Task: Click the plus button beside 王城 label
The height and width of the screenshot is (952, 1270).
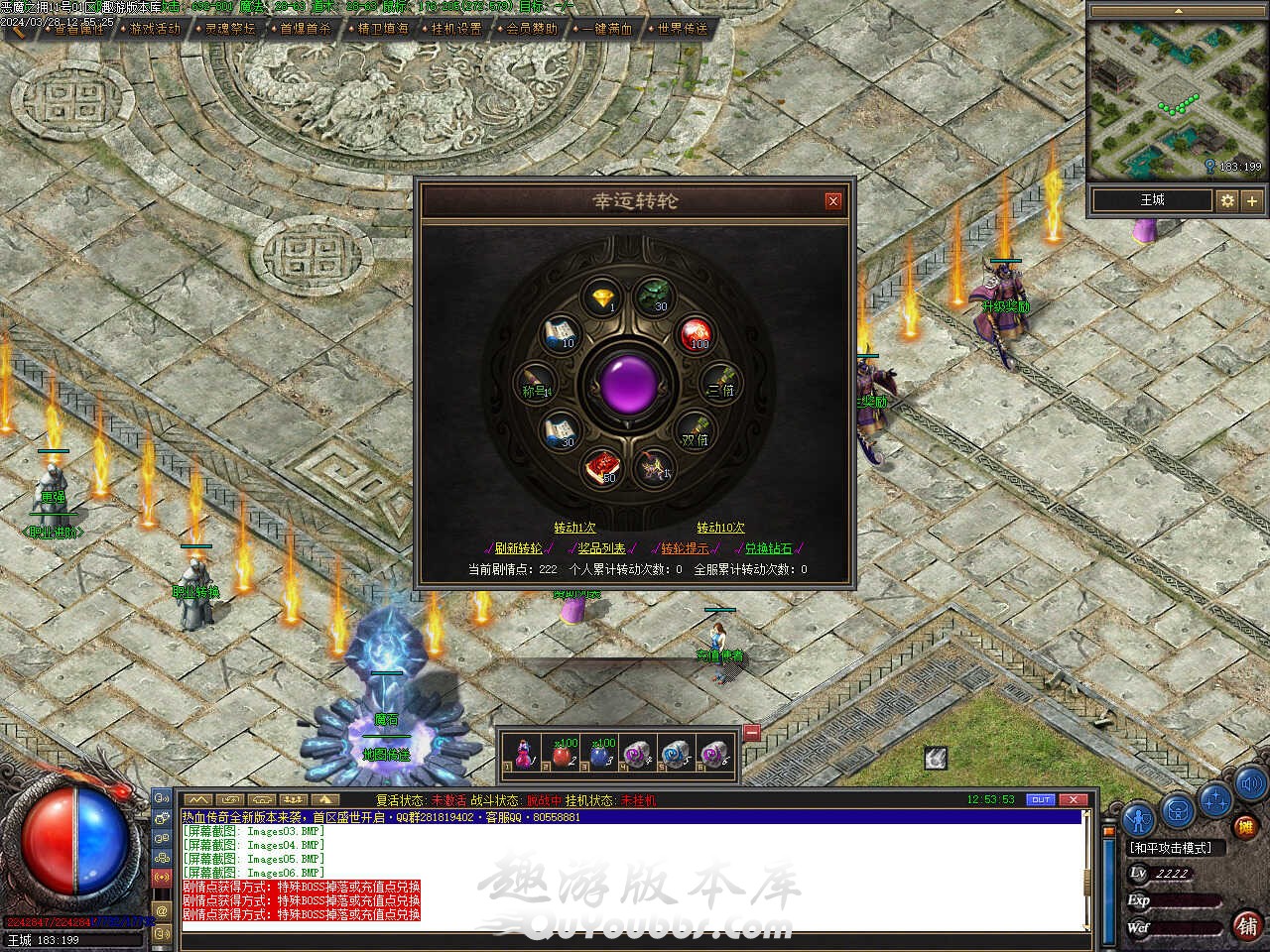Action: [1252, 200]
